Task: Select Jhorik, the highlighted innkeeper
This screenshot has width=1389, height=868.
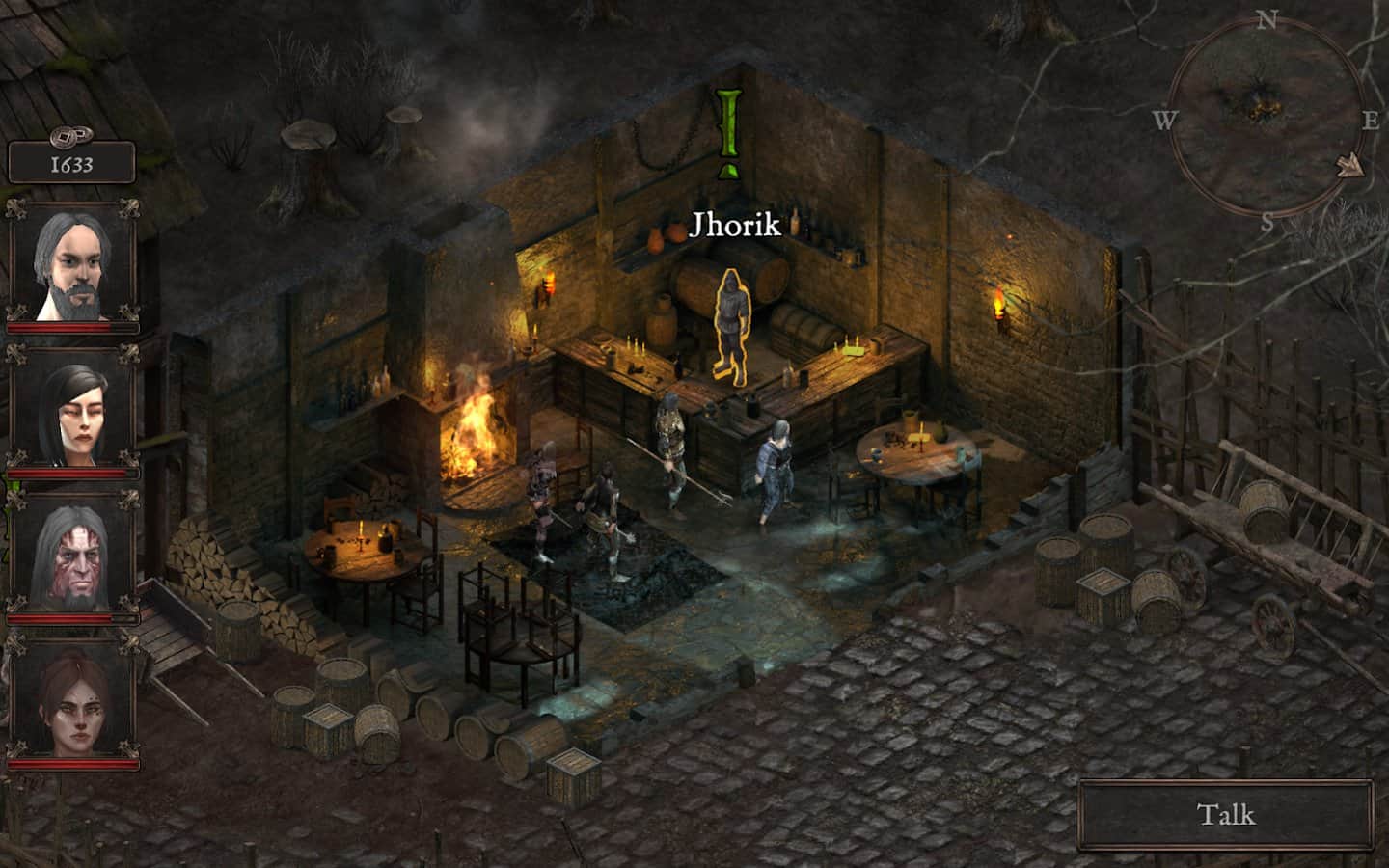Action: (x=732, y=325)
